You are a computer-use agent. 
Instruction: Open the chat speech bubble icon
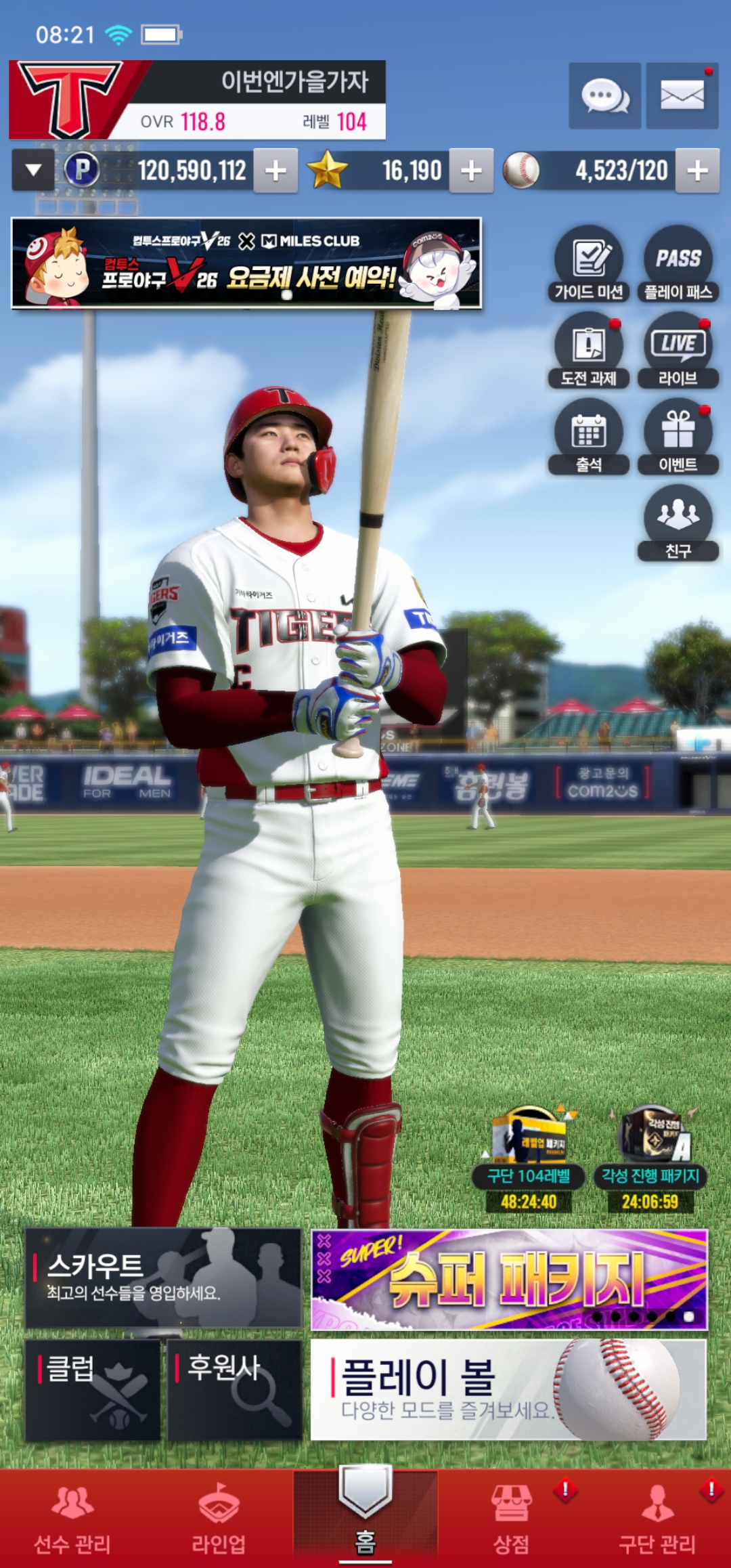[x=604, y=96]
